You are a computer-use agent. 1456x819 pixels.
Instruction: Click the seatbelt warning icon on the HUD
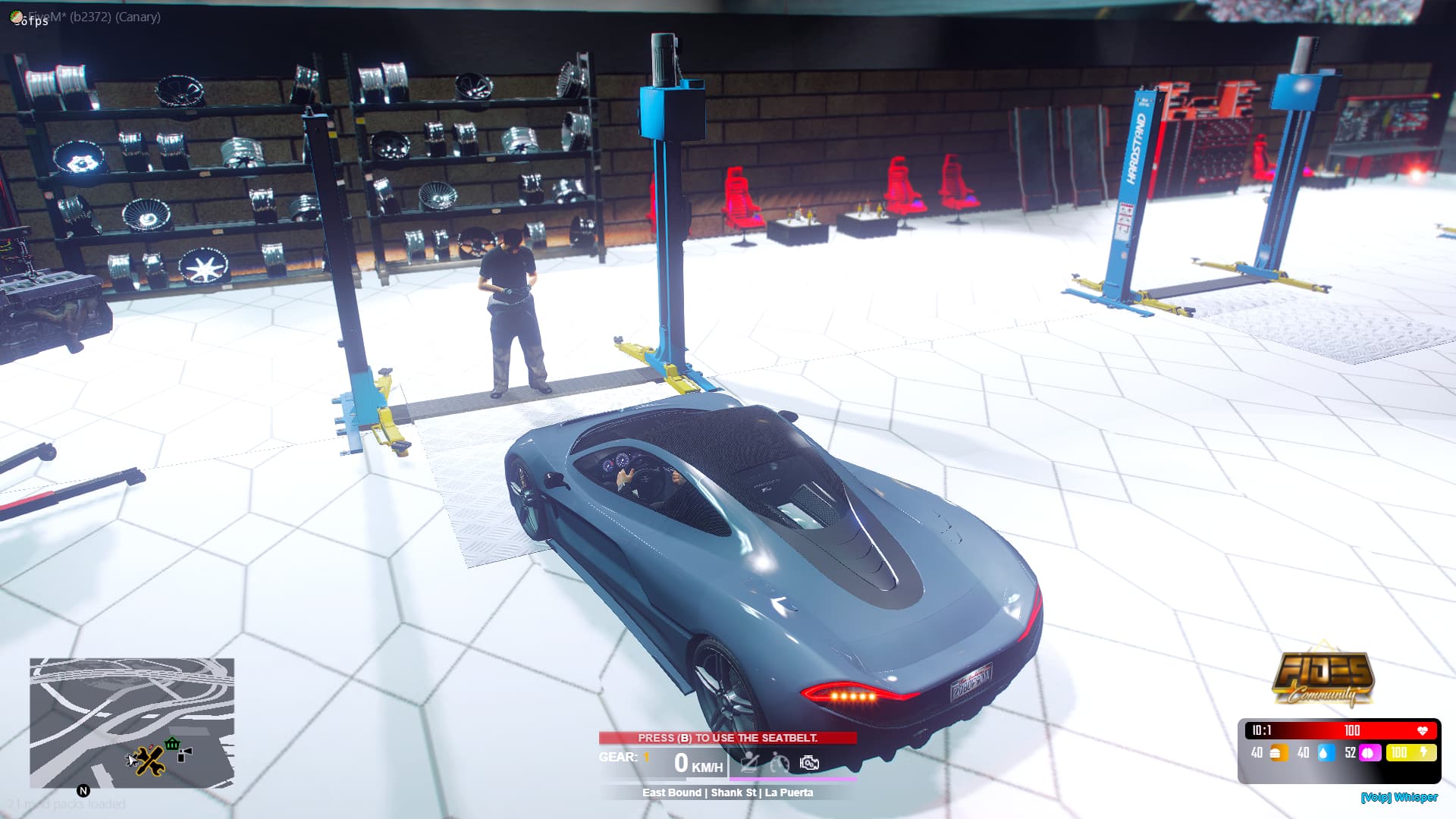(749, 761)
